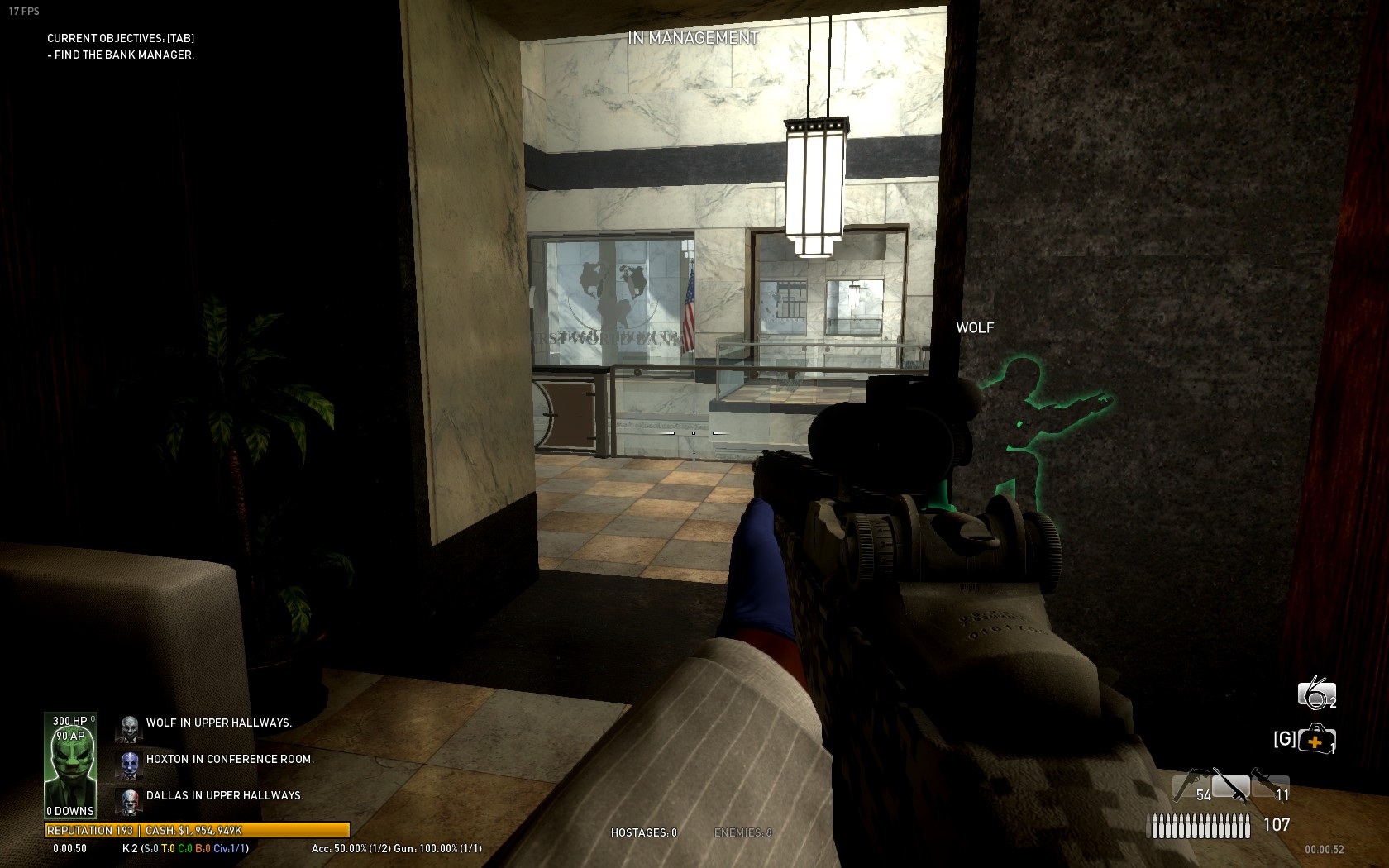Click the orange REPUTATION 193 progress bar

click(198, 830)
